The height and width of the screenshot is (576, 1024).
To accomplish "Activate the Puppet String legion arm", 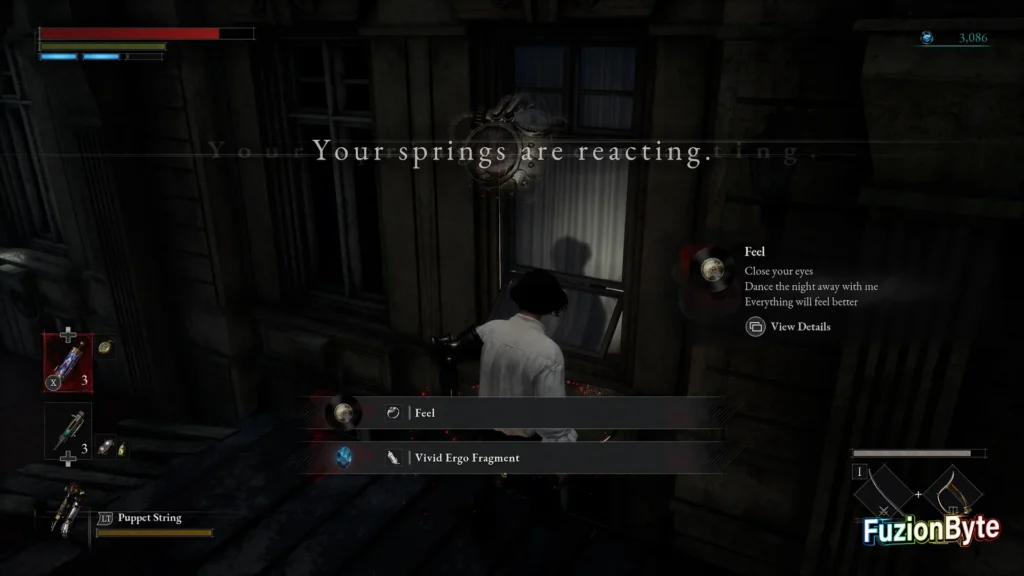I will (x=74, y=507).
